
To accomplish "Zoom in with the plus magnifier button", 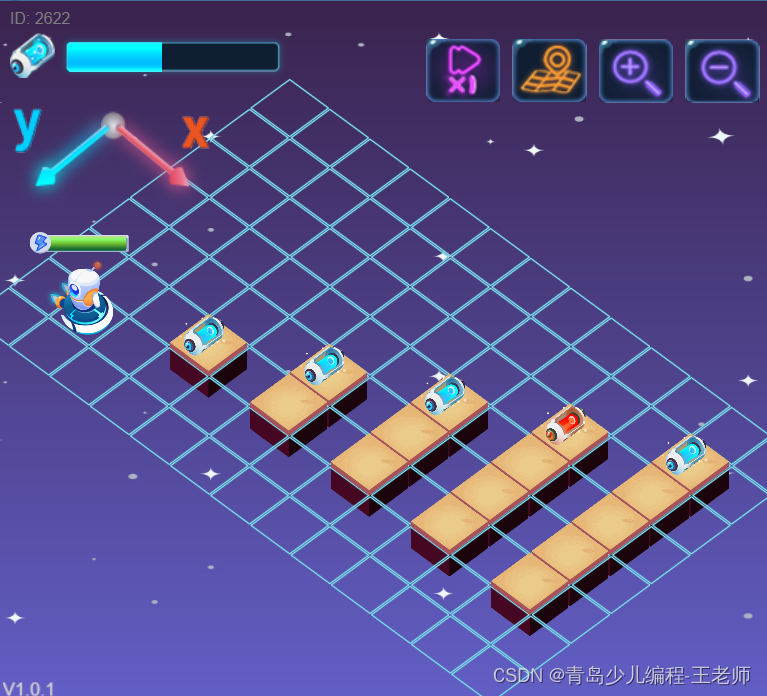I will 636,70.
